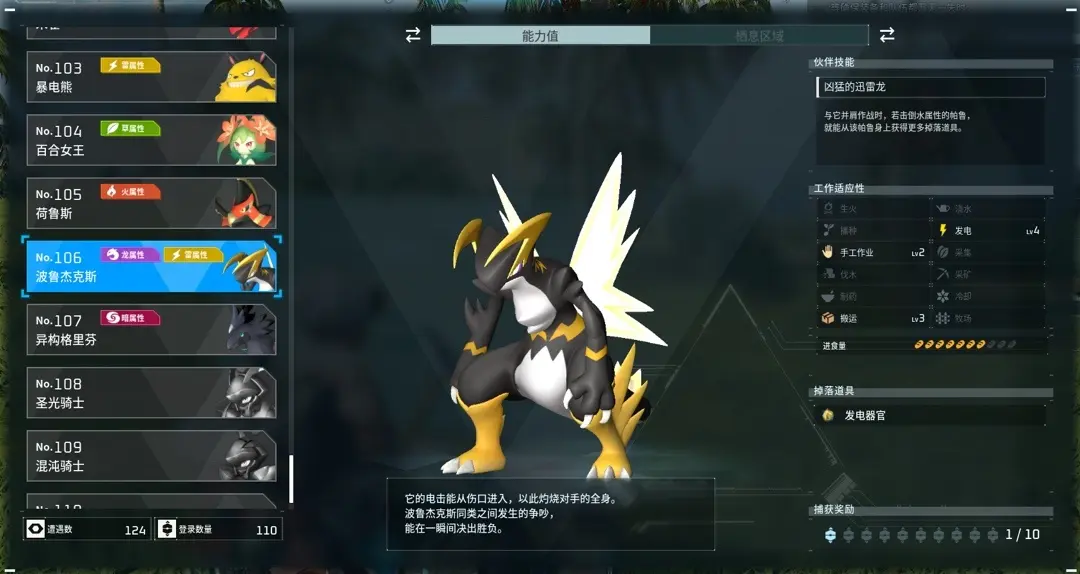Viewport: 1080px width, 574px height.
Task: View No.109 混沌骑士 entry
Action: click(151, 456)
